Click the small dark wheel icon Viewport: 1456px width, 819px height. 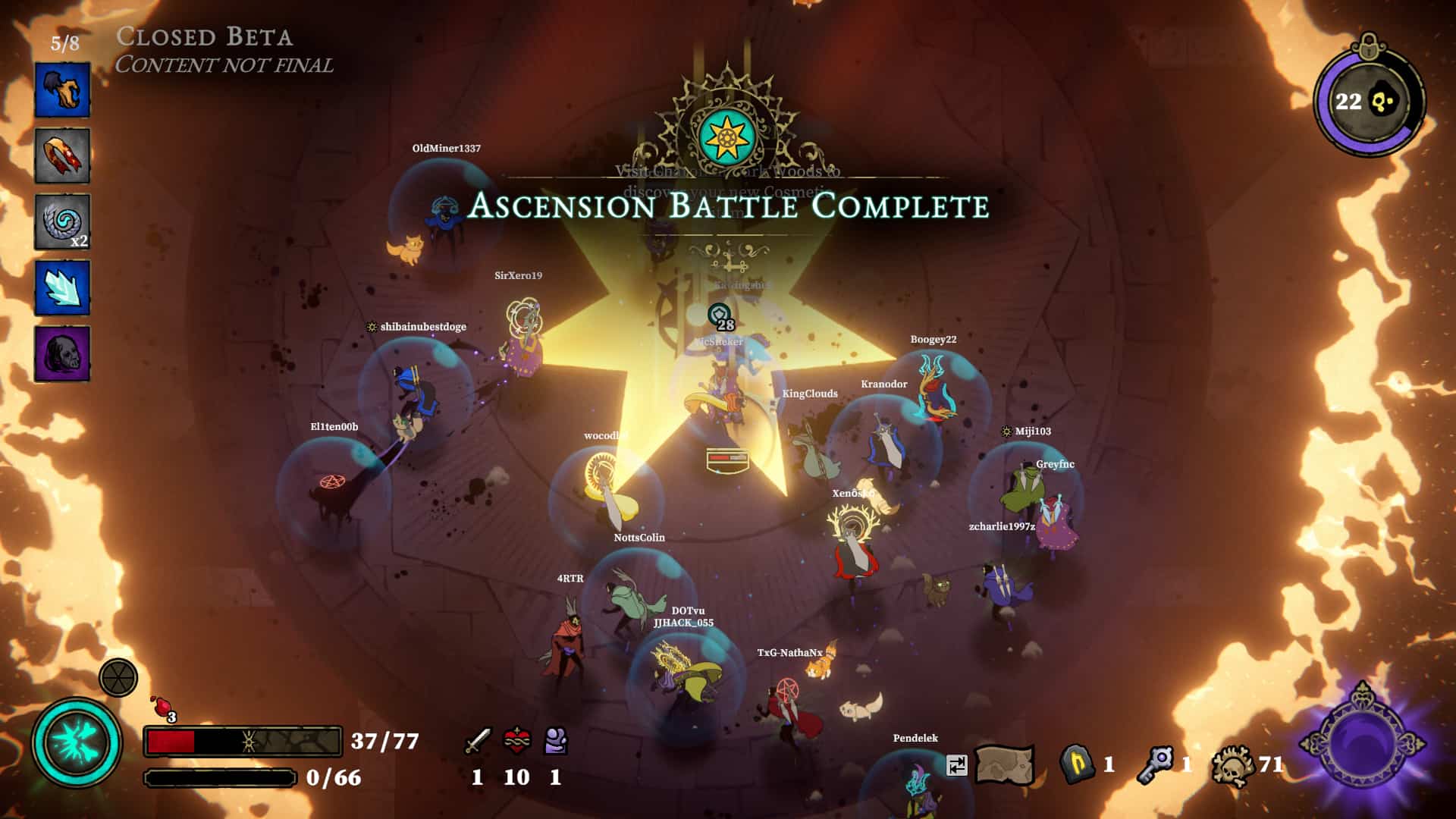click(118, 677)
